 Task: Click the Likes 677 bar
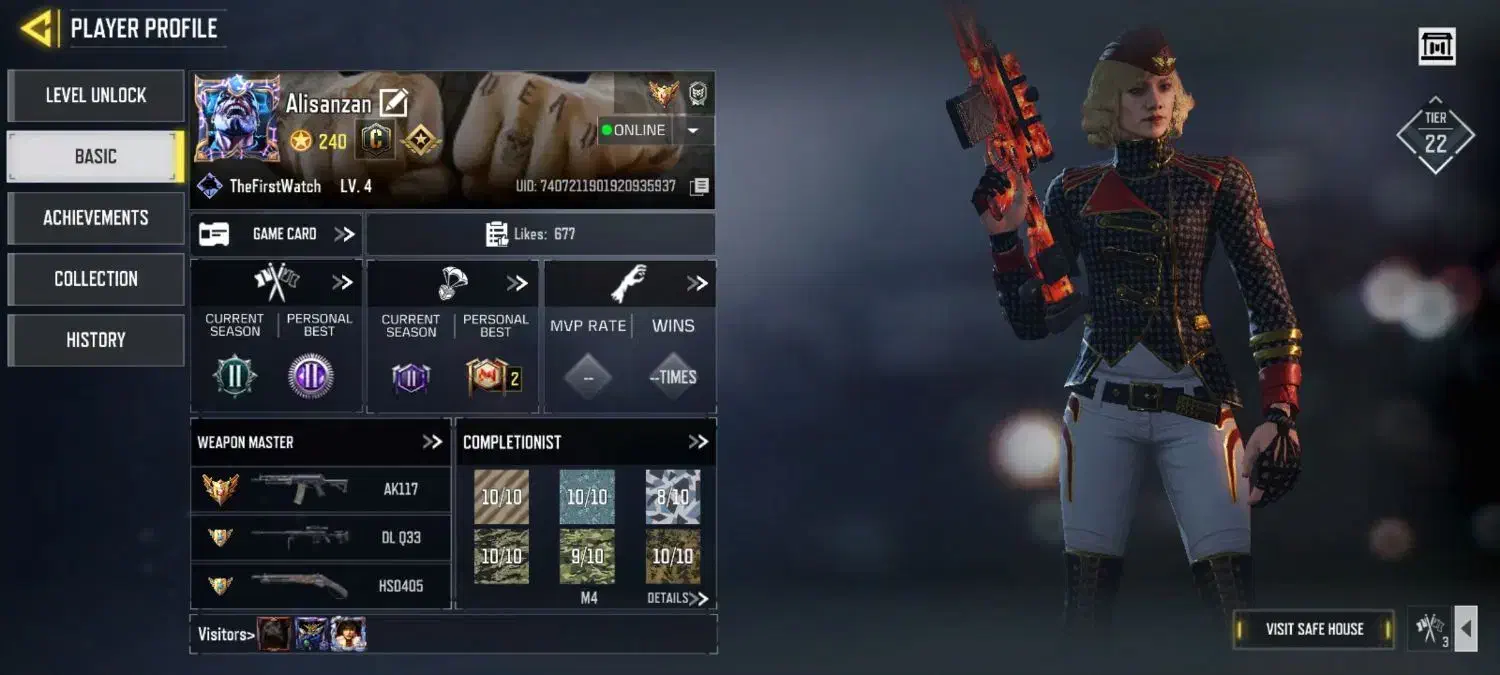(541, 234)
